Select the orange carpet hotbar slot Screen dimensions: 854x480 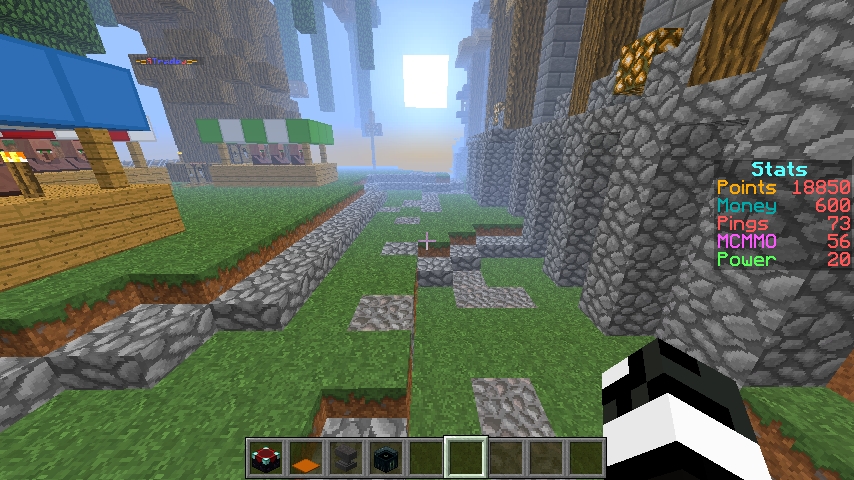306,459
